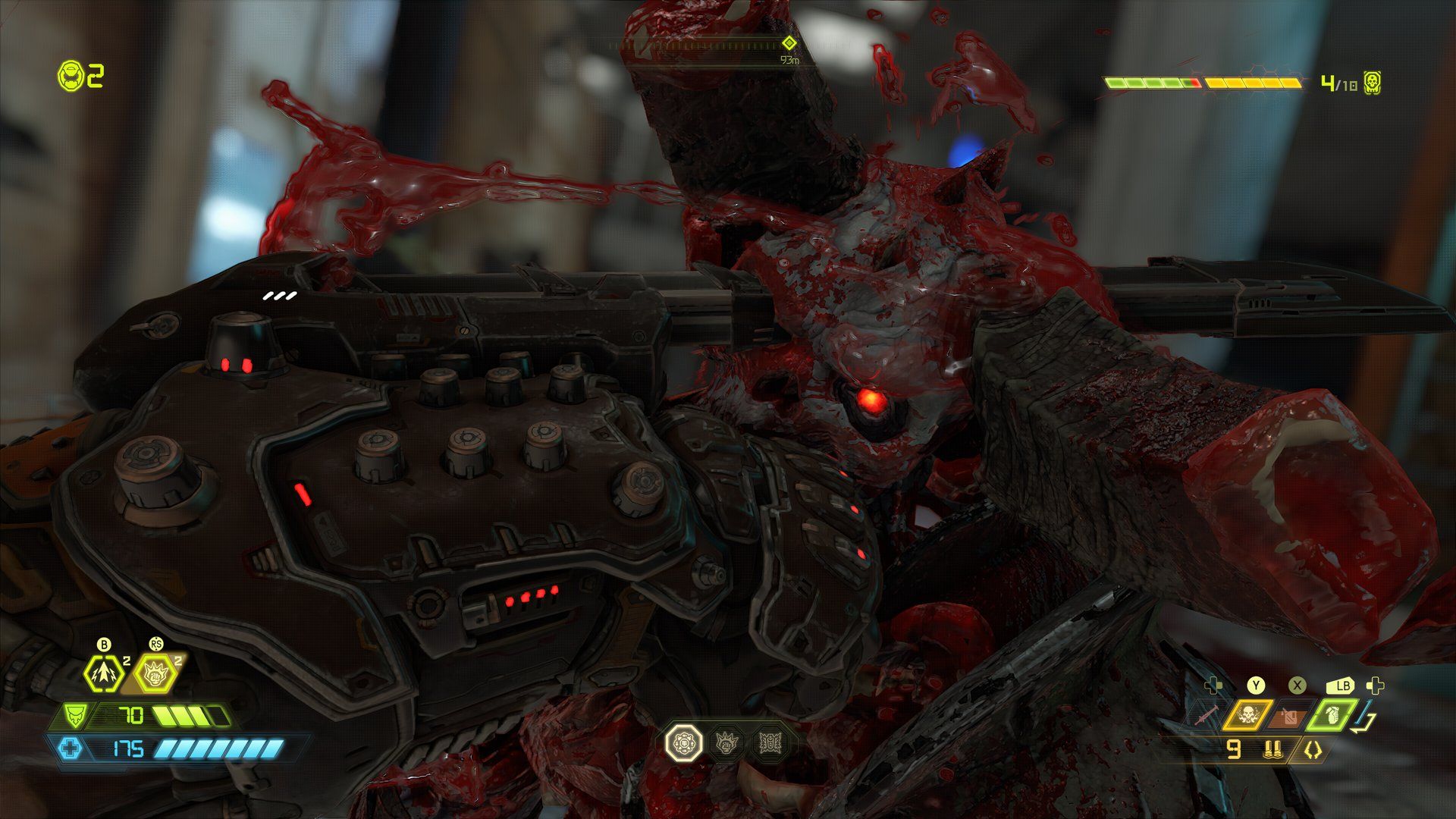Click the extra lives helmet icon

[x=71, y=77]
